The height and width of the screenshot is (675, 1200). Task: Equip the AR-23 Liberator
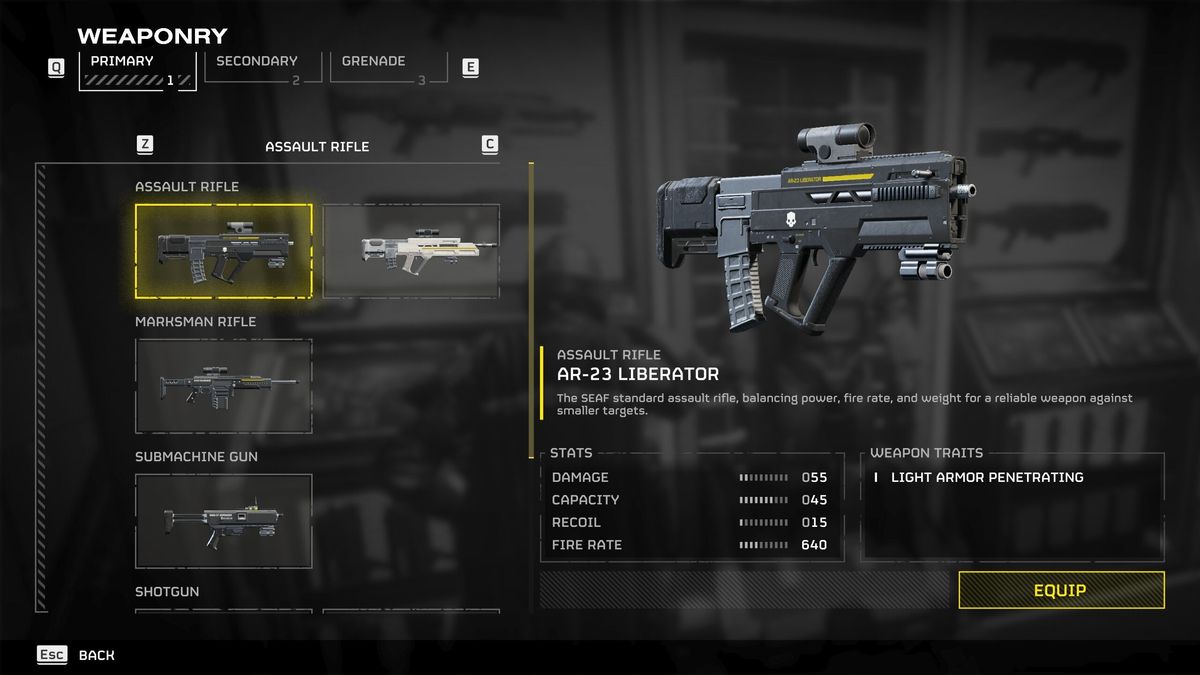click(1061, 590)
